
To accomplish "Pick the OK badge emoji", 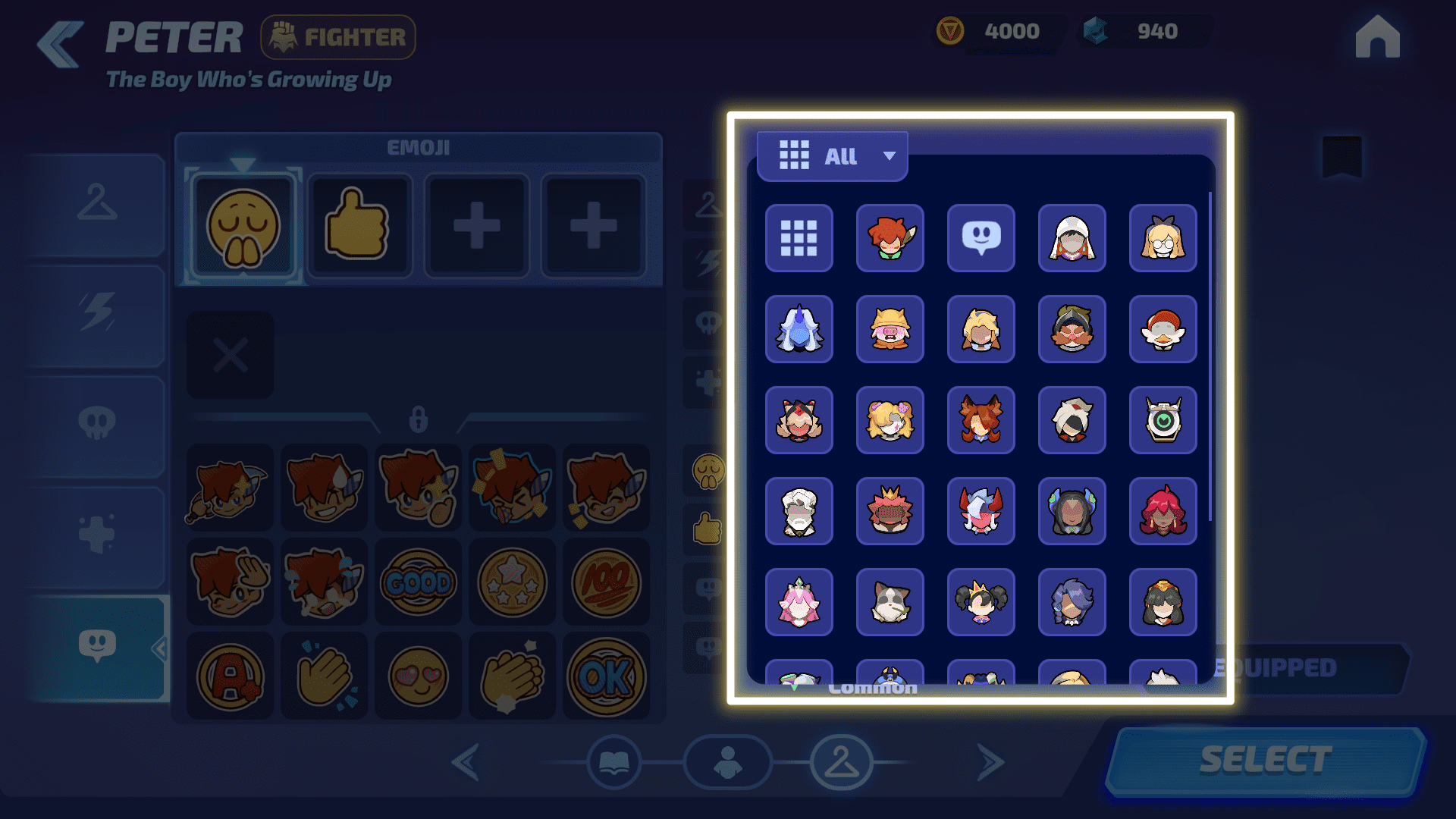I will point(606,676).
